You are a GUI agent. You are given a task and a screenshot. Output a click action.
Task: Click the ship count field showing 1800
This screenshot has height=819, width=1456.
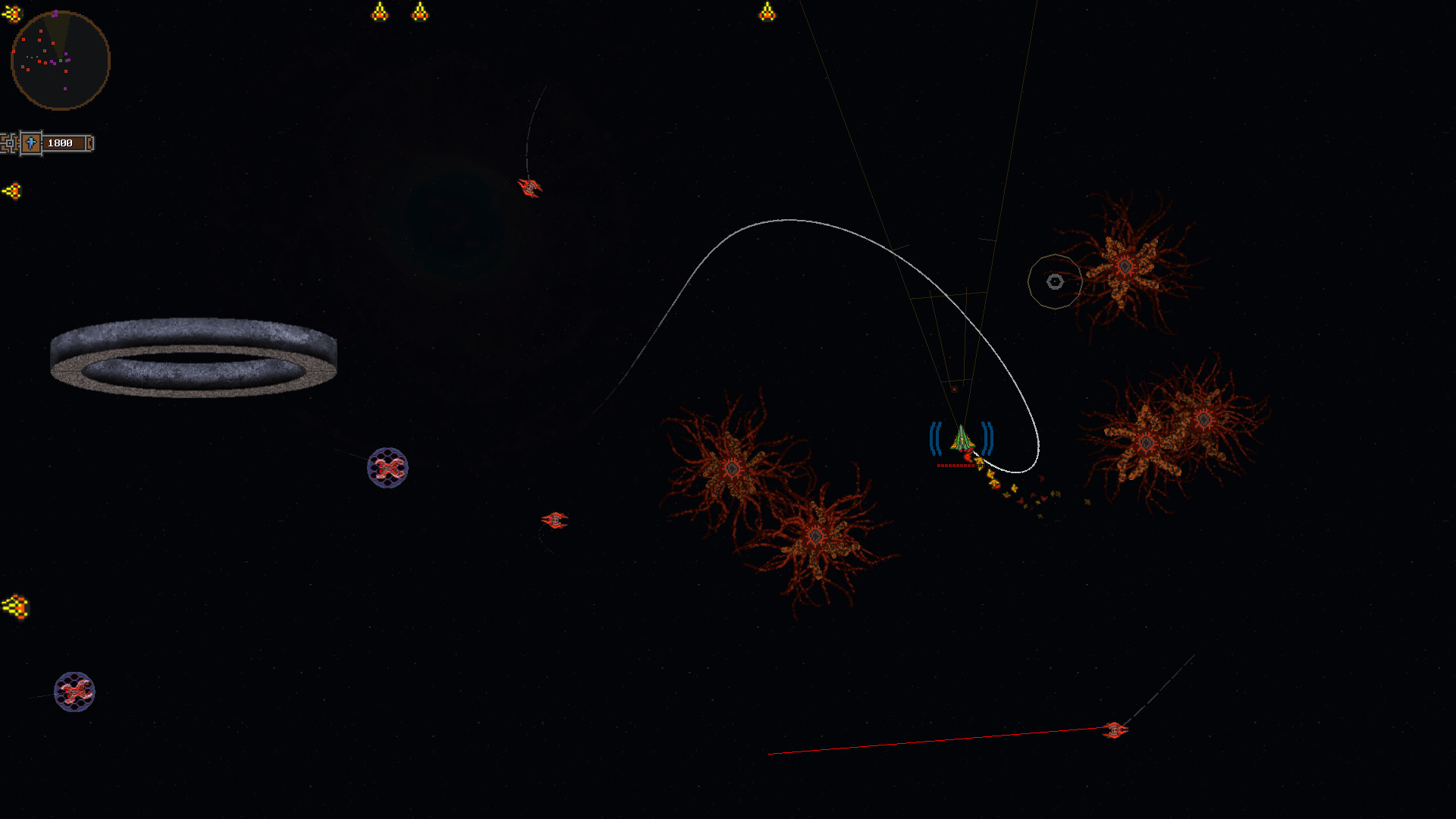click(x=61, y=143)
